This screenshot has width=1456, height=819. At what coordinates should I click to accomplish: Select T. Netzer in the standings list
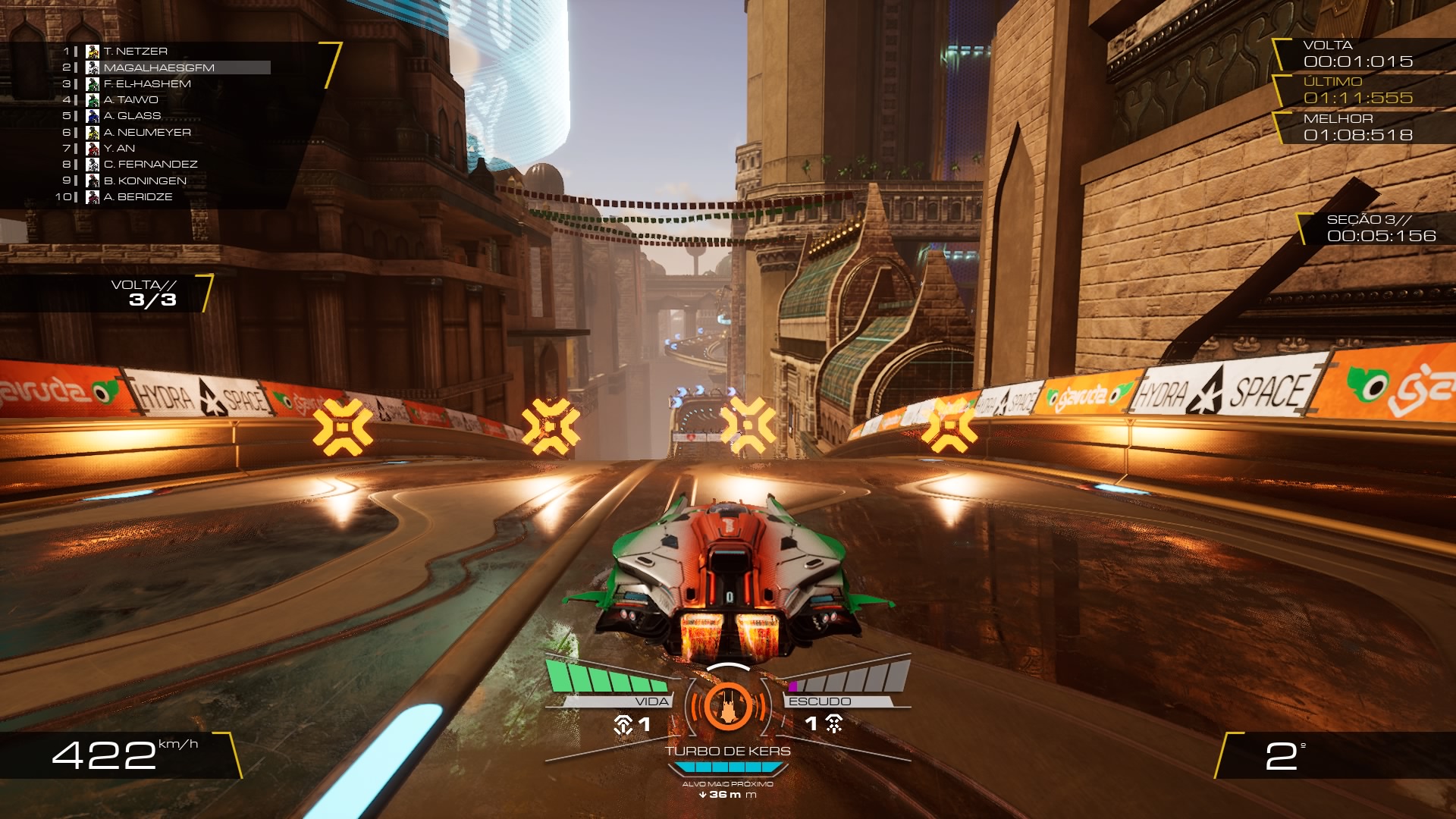coord(135,52)
